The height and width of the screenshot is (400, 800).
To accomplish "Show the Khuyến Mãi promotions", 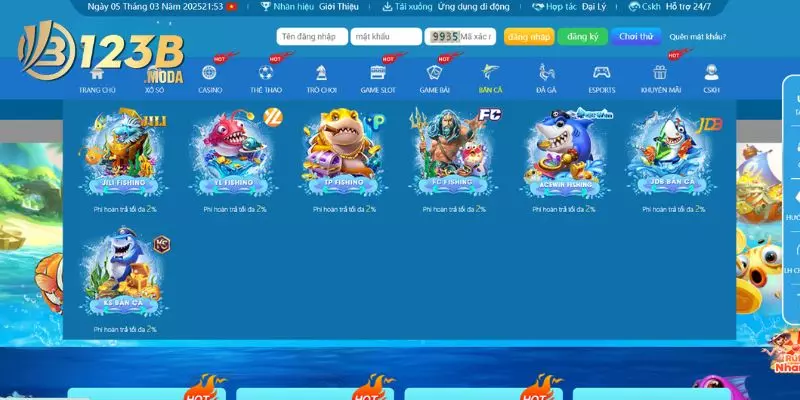I will click(659, 78).
